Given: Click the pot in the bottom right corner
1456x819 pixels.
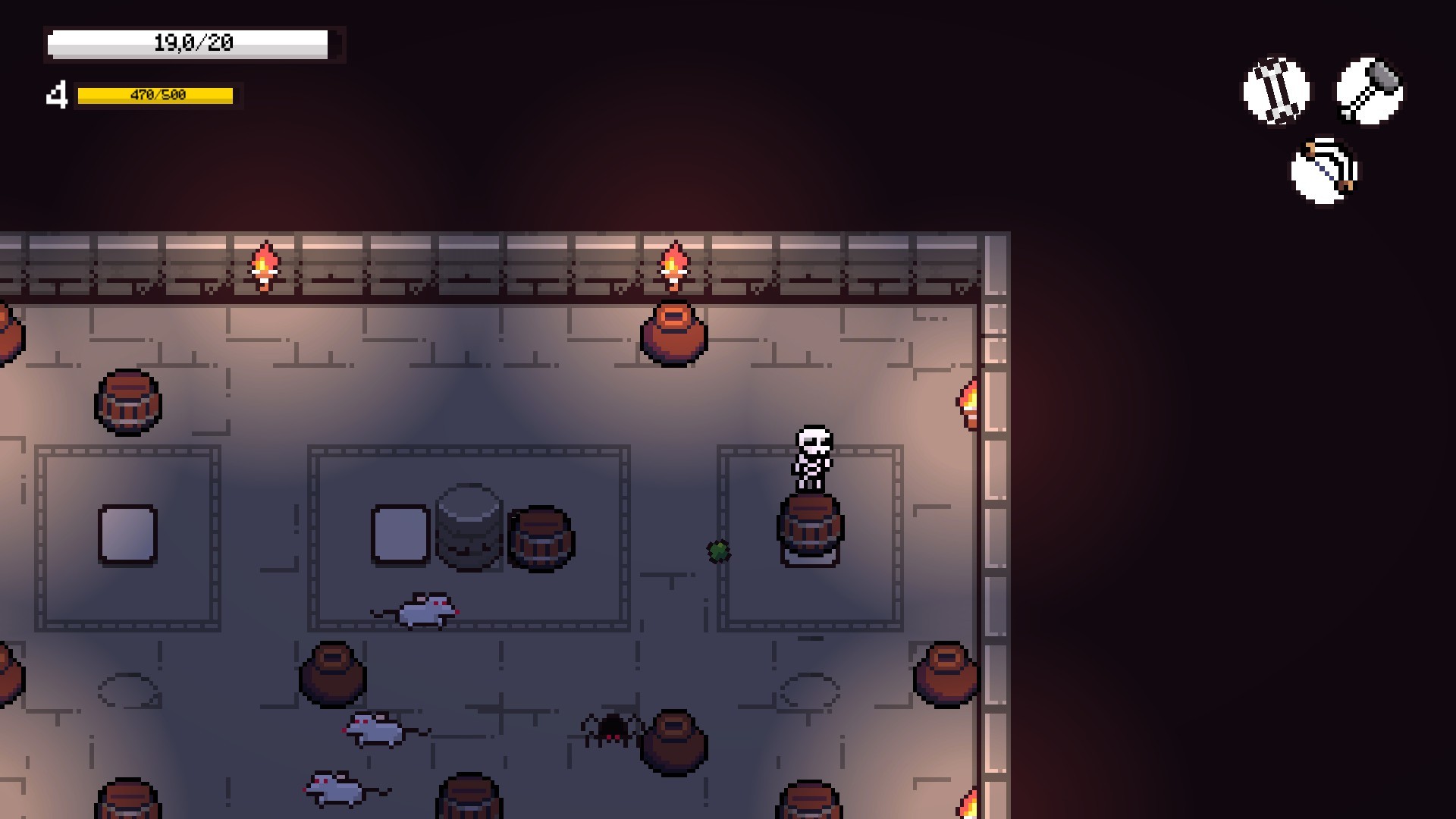Looking at the screenshot, I should click(x=945, y=675).
